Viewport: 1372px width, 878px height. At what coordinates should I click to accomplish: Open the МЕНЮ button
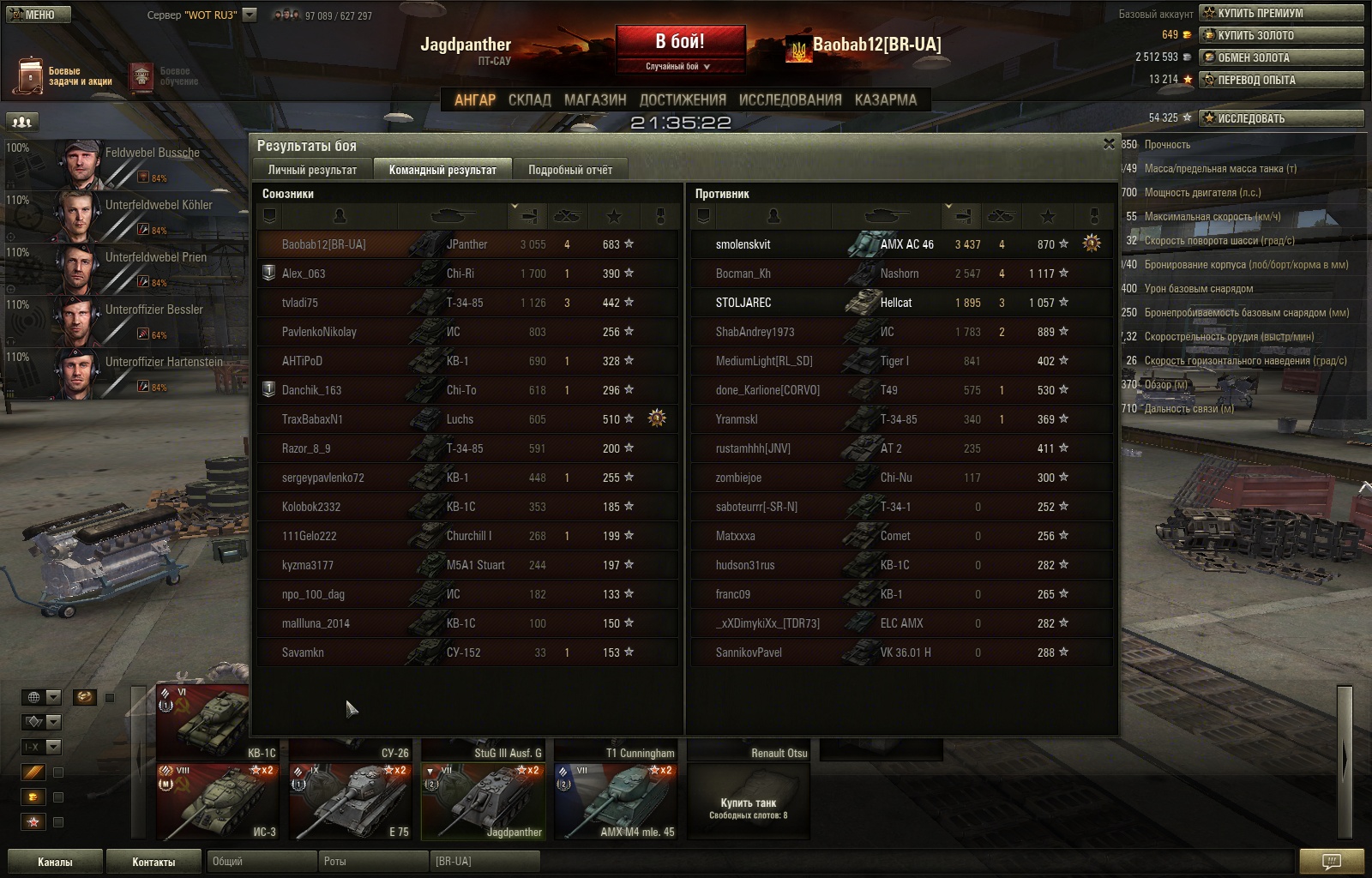coord(38,15)
